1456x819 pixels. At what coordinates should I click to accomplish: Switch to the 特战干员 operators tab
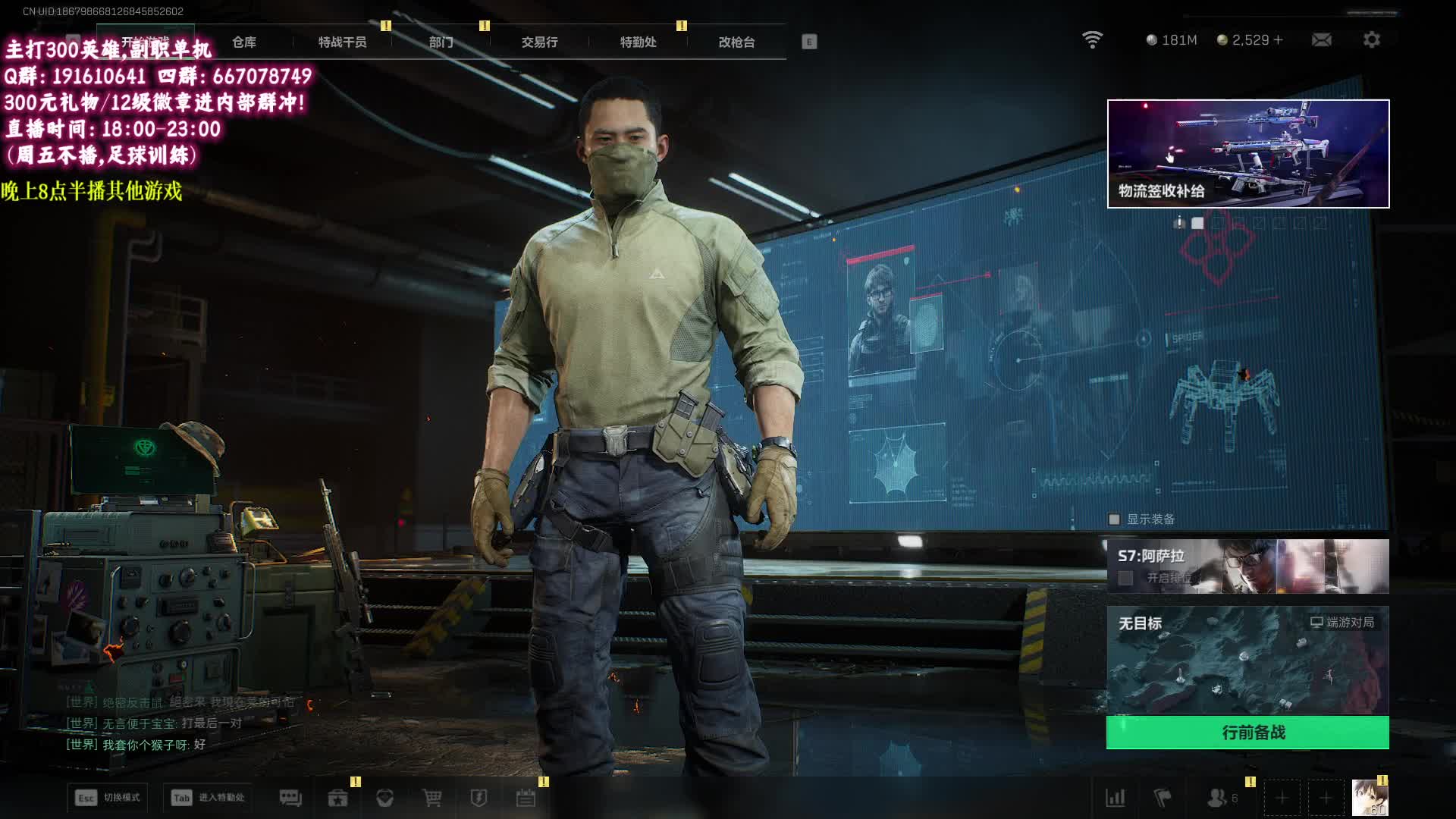click(342, 42)
